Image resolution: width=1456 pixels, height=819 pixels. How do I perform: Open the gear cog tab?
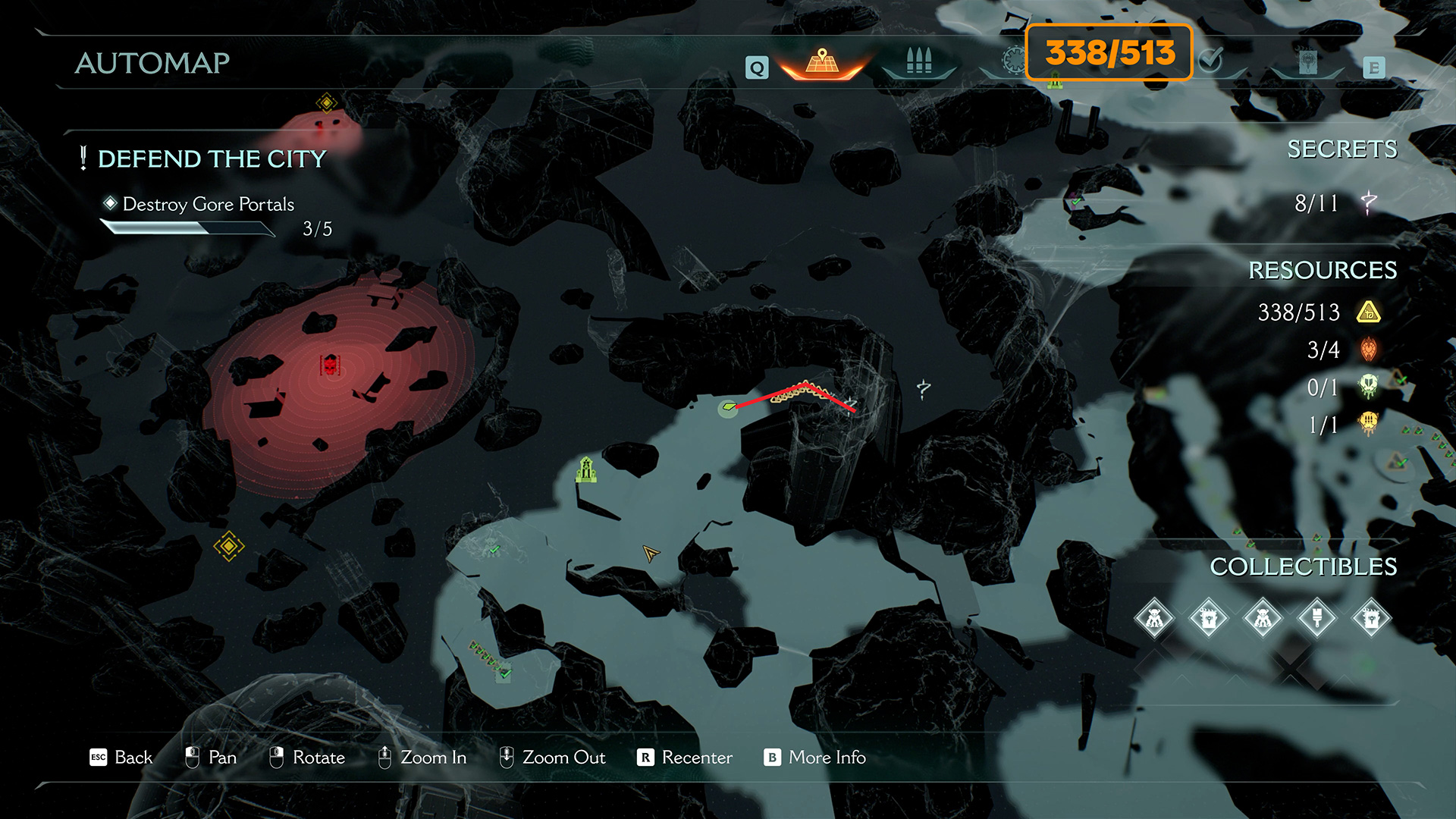pyautogui.click(x=1013, y=61)
